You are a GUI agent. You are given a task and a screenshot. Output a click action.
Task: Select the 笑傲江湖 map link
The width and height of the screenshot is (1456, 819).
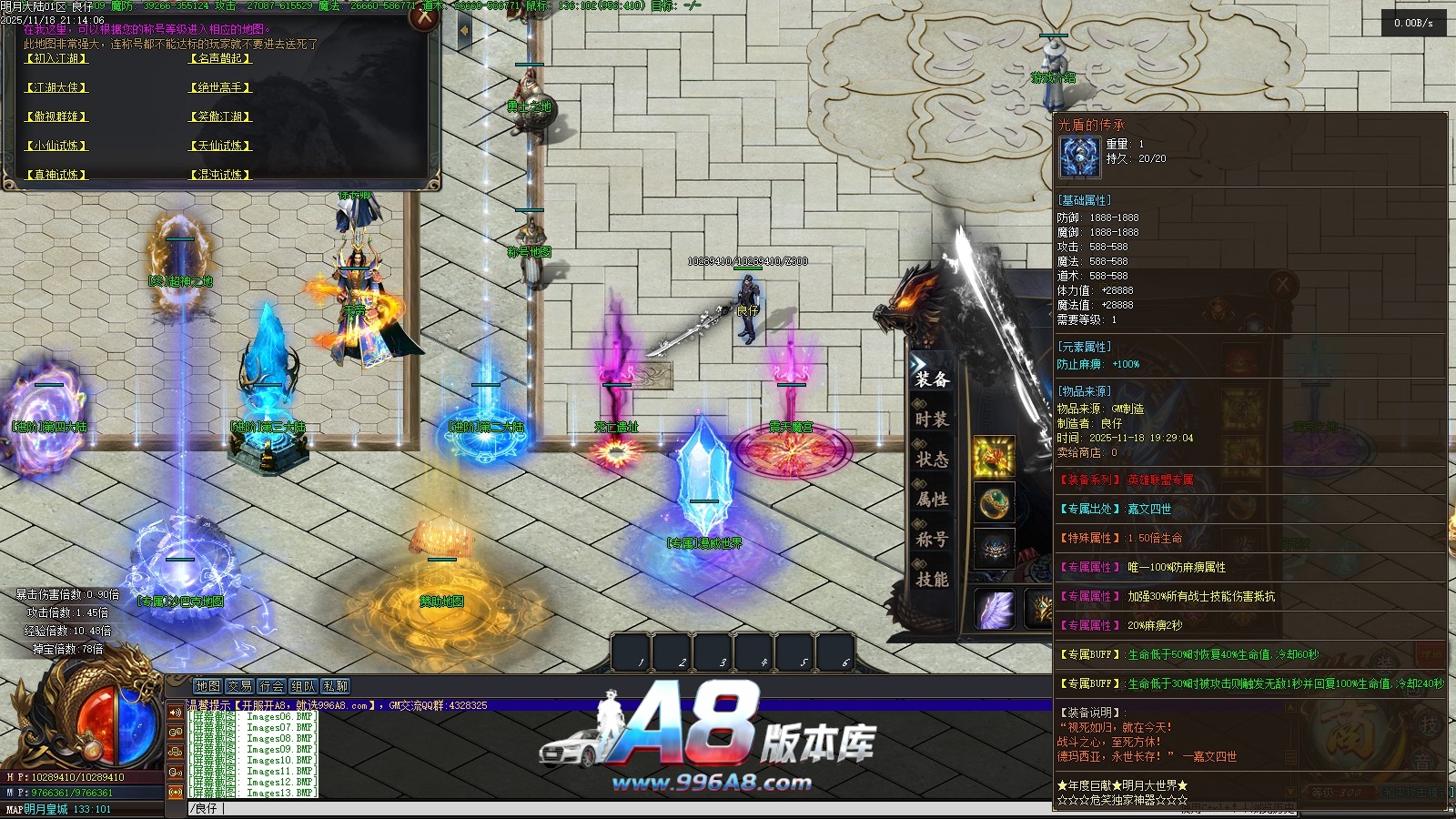coord(220,116)
